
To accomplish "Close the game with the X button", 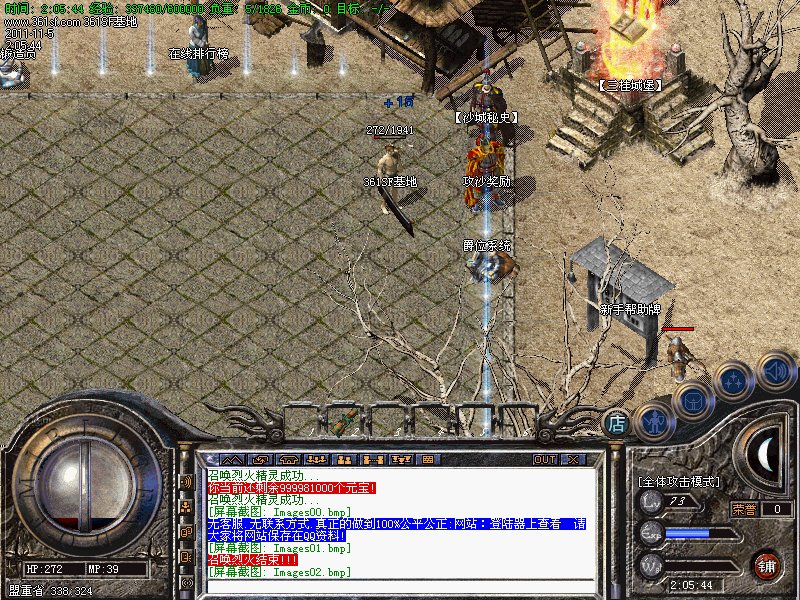I will click(x=573, y=459).
